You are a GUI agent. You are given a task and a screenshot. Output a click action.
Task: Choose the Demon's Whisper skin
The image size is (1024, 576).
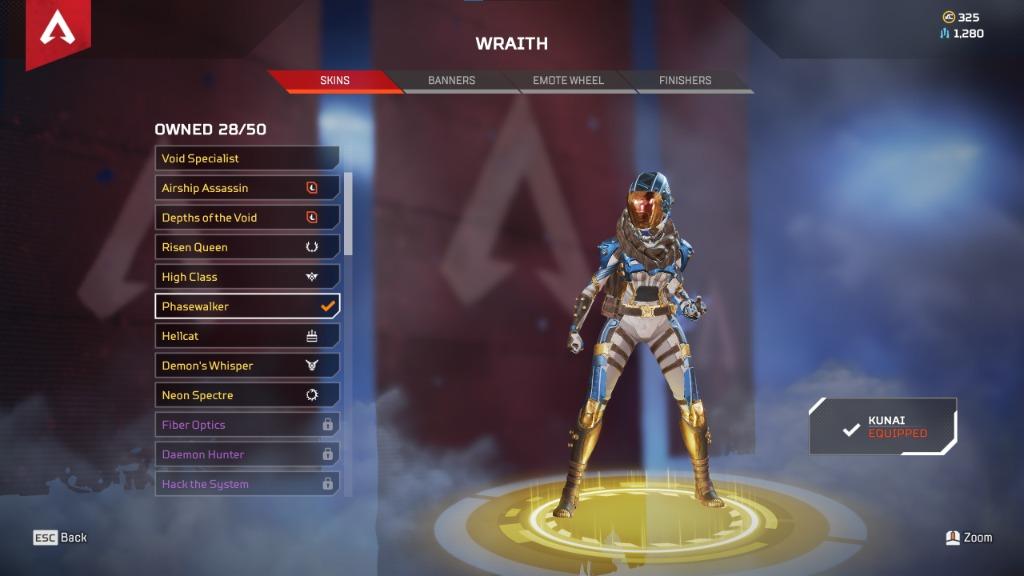tap(247, 366)
